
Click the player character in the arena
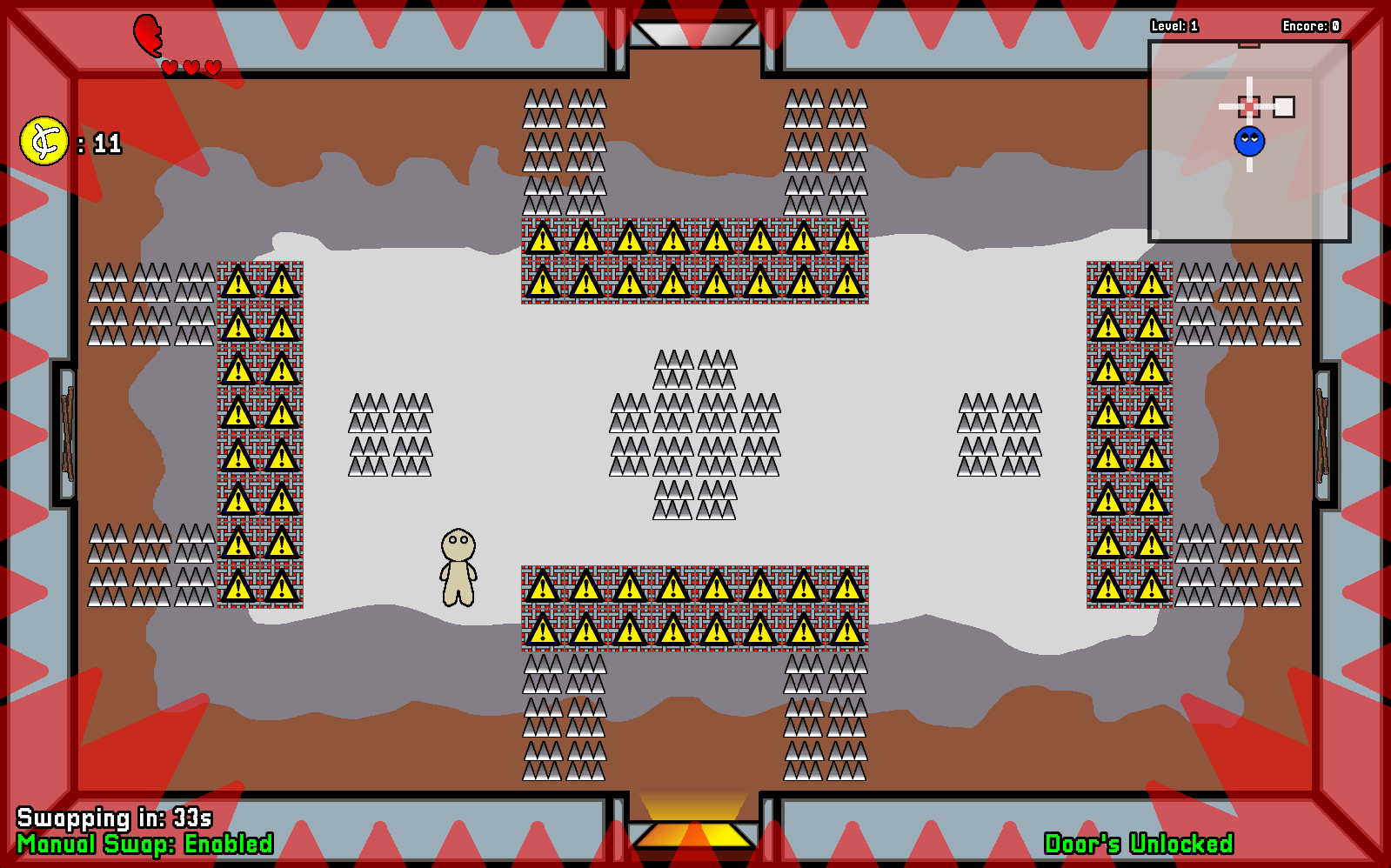pyautogui.click(x=459, y=565)
